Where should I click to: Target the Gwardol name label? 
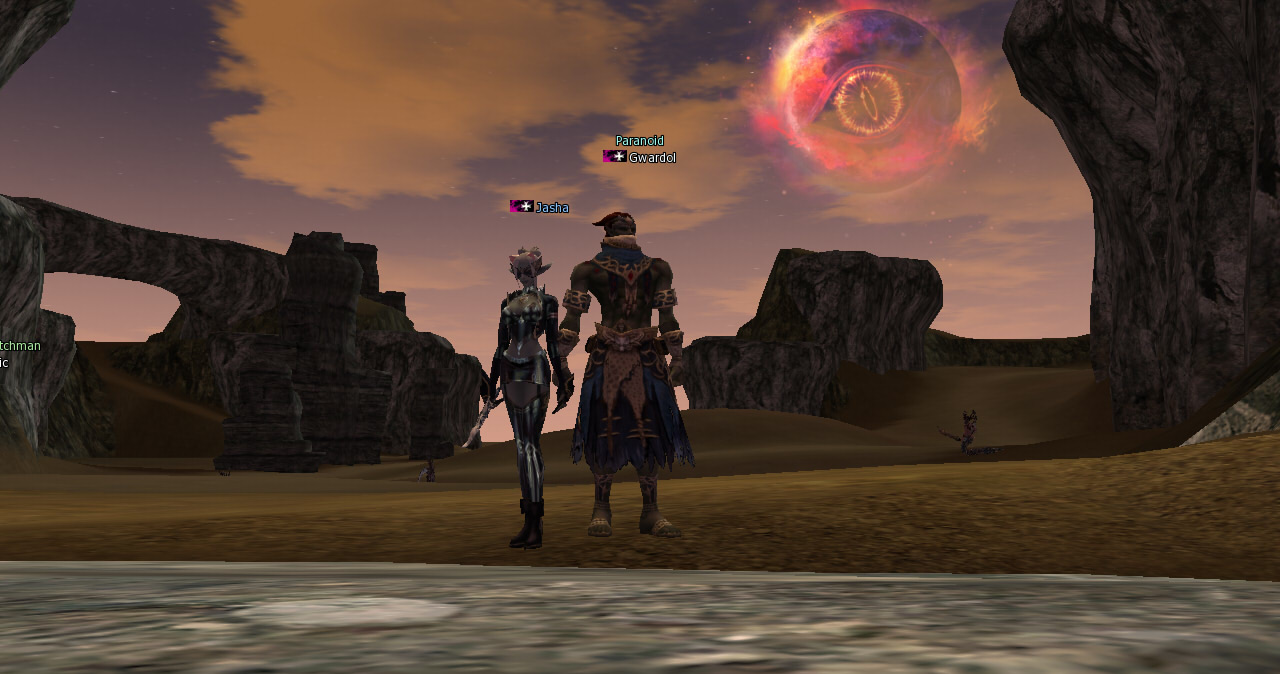coord(651,158)
